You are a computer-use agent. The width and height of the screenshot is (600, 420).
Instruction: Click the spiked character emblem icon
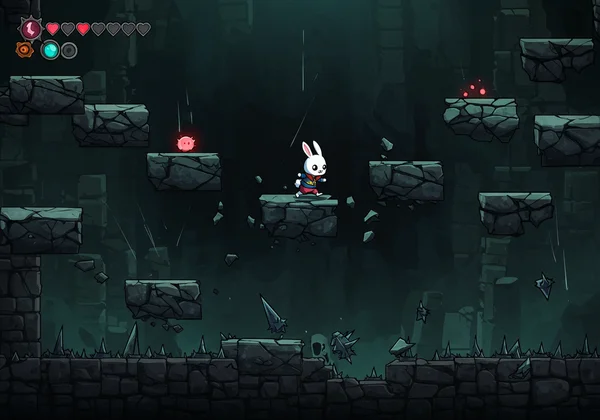tap(30, 29)
